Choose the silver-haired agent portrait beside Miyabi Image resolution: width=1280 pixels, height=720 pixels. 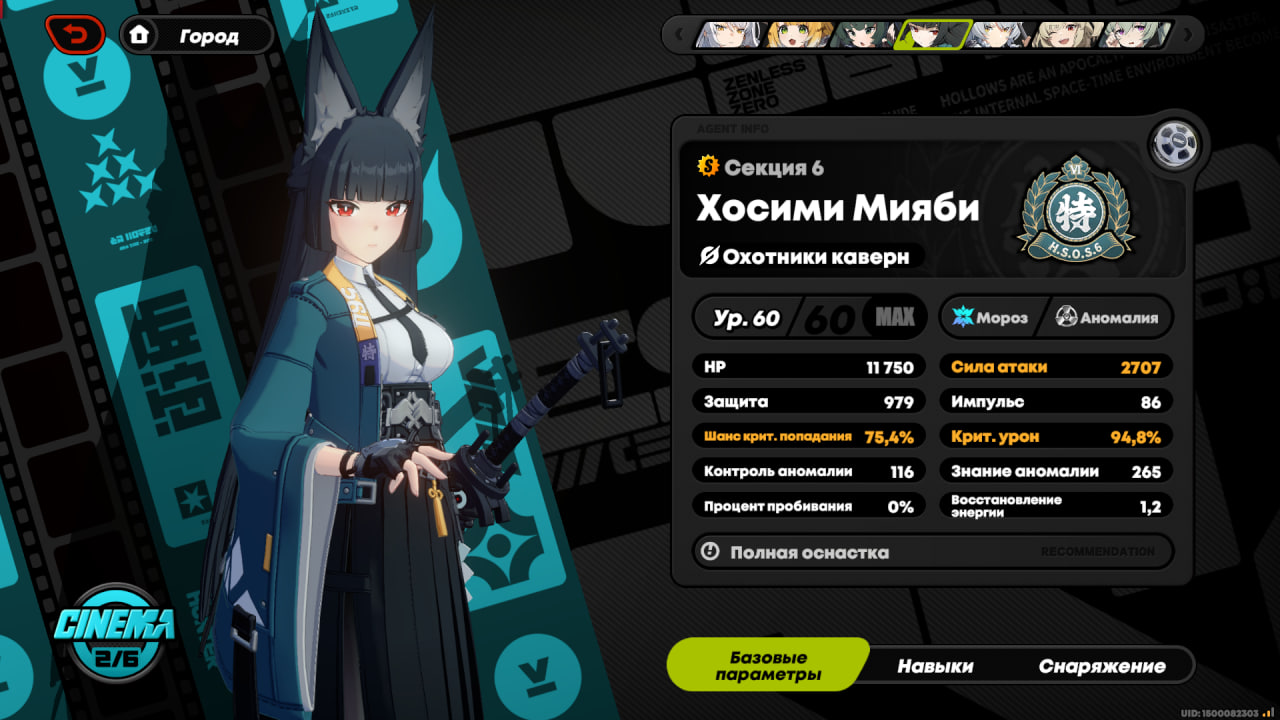(x=1000, y=35)
